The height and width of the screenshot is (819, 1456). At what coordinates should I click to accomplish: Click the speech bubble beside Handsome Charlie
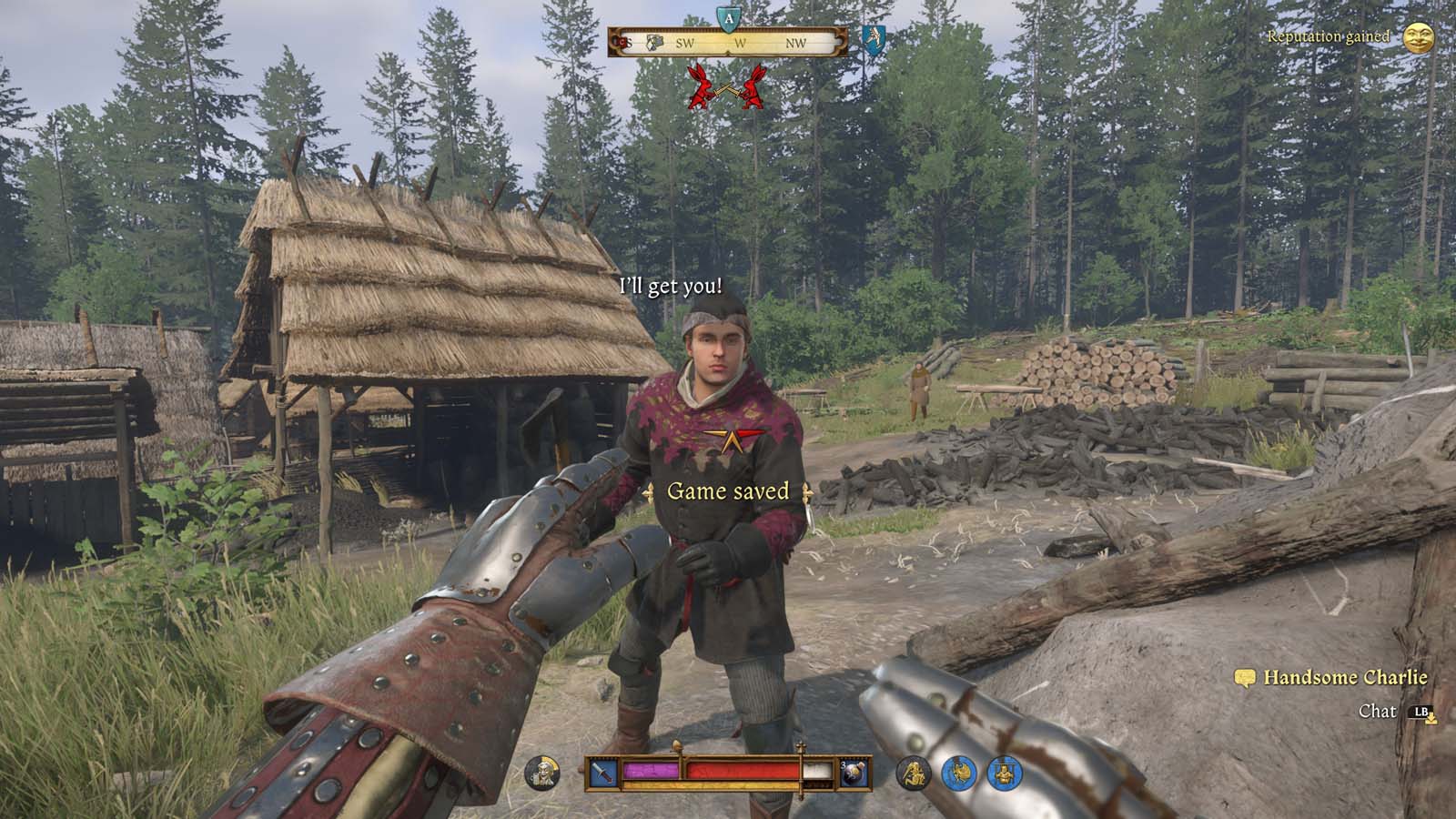point(1243,679)
